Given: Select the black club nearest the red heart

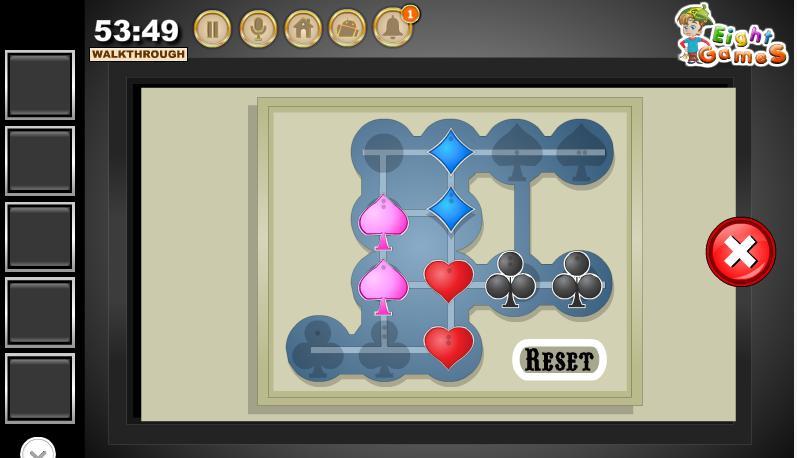Looking at the screenshot, I should (511, 279).
